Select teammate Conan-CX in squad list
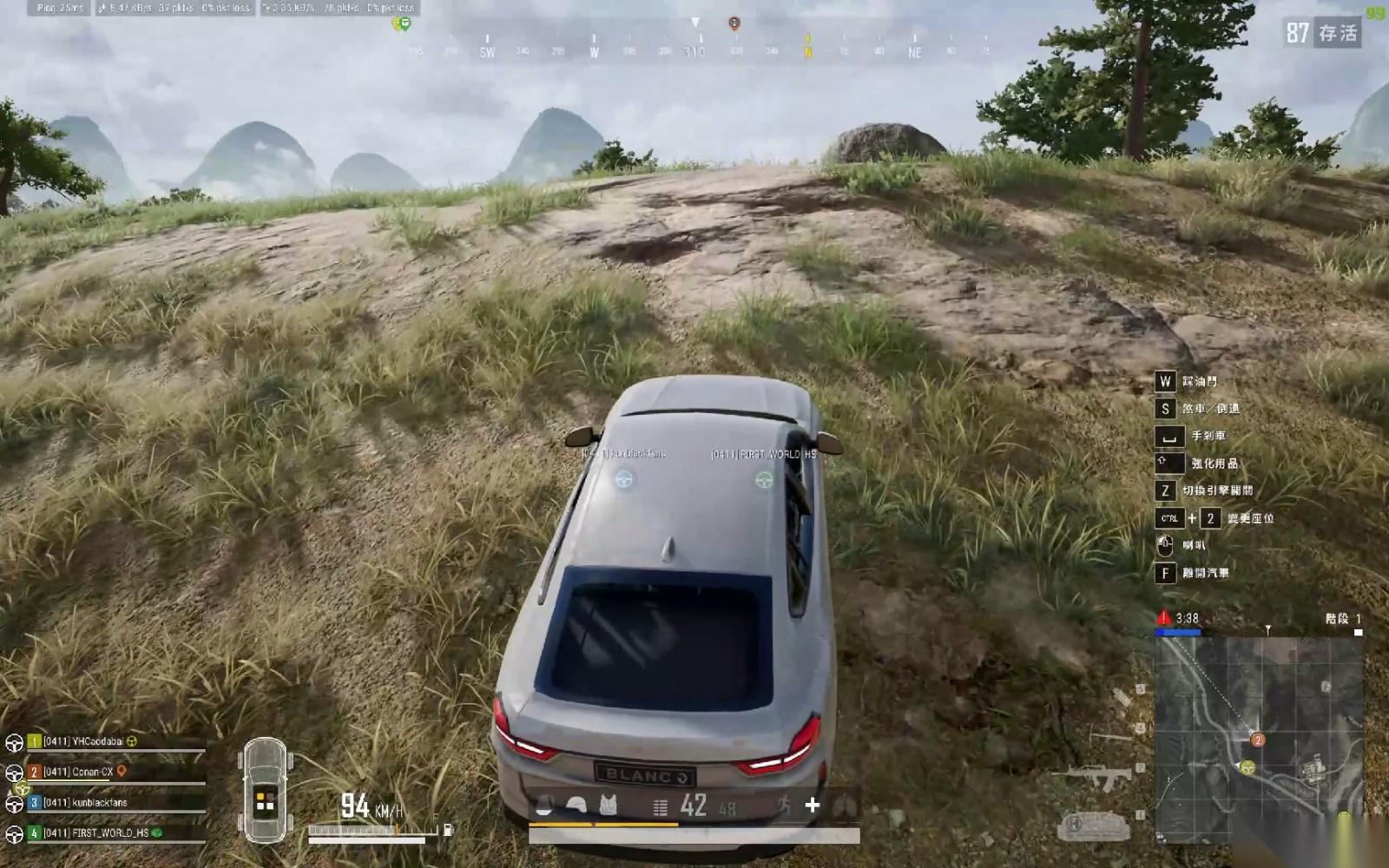Image resolution: width=1389 pixels, height=868 pixels. pos(79,772)
